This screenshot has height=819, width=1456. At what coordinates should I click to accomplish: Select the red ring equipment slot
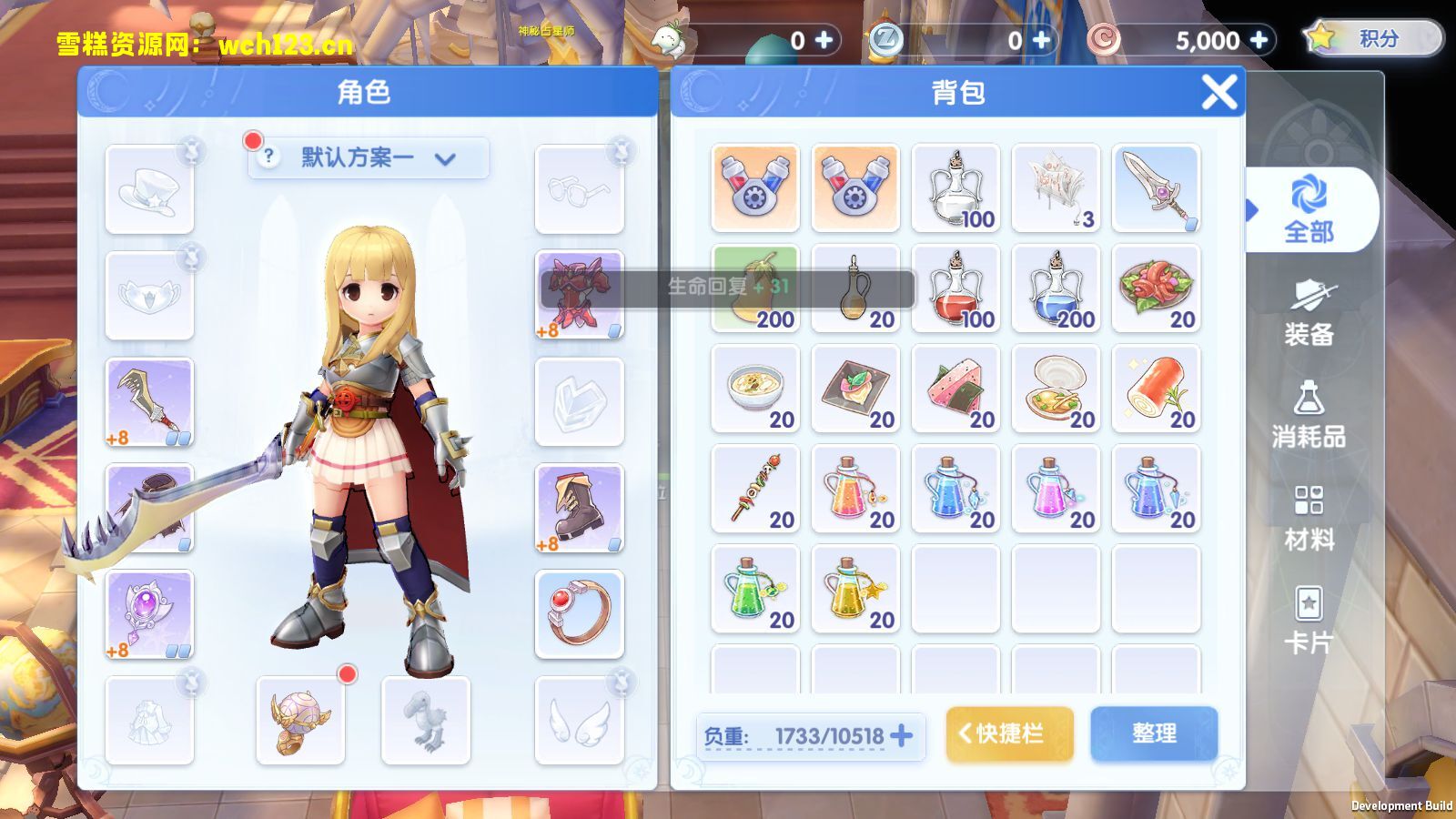click(x=579, y=613)
